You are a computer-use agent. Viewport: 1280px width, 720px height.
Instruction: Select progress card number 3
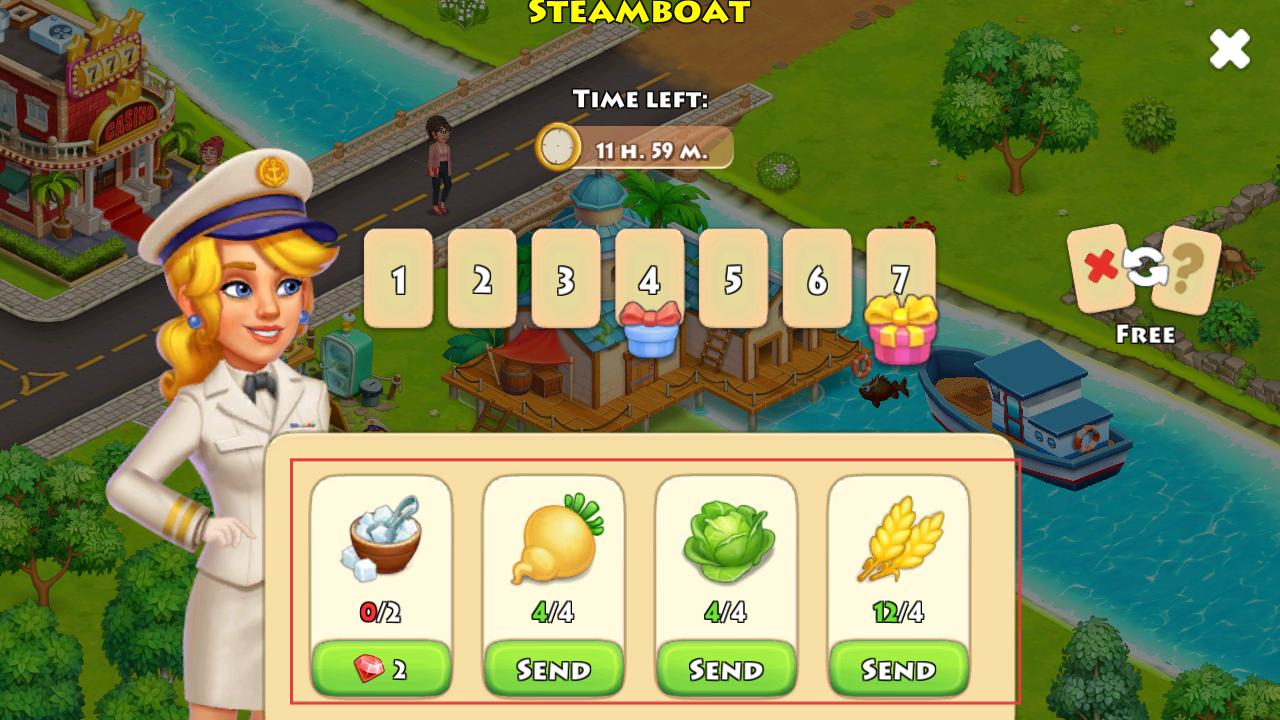click(x=566, y=278)
